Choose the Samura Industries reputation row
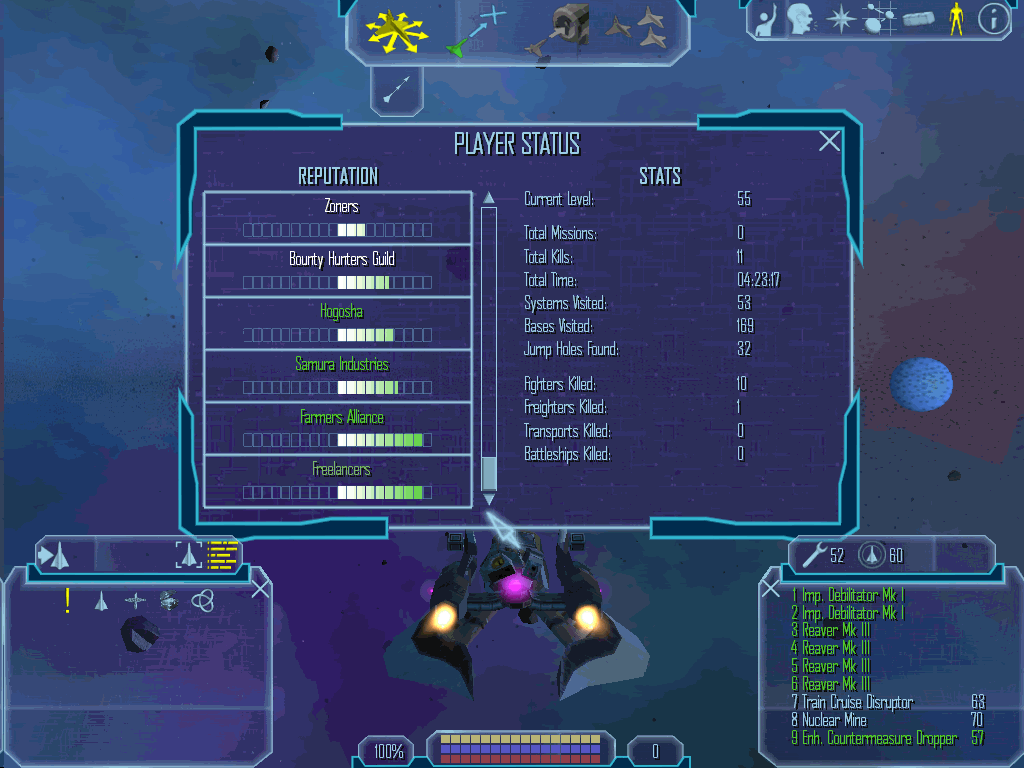1024x768 pixels. click(x=338, y=376)
